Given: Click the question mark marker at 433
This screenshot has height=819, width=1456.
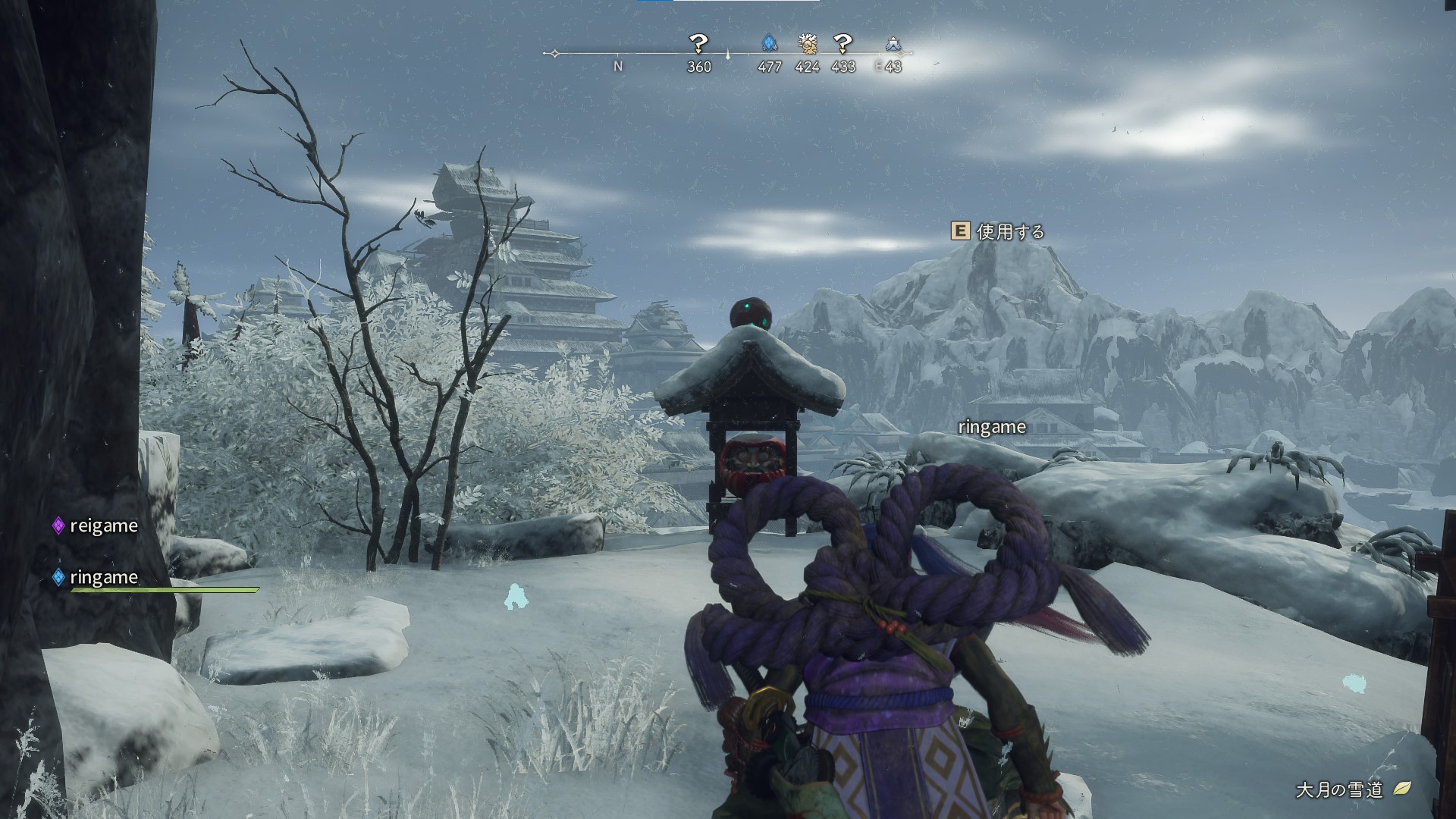Looking at the screenshot, I should coord(843,43).
